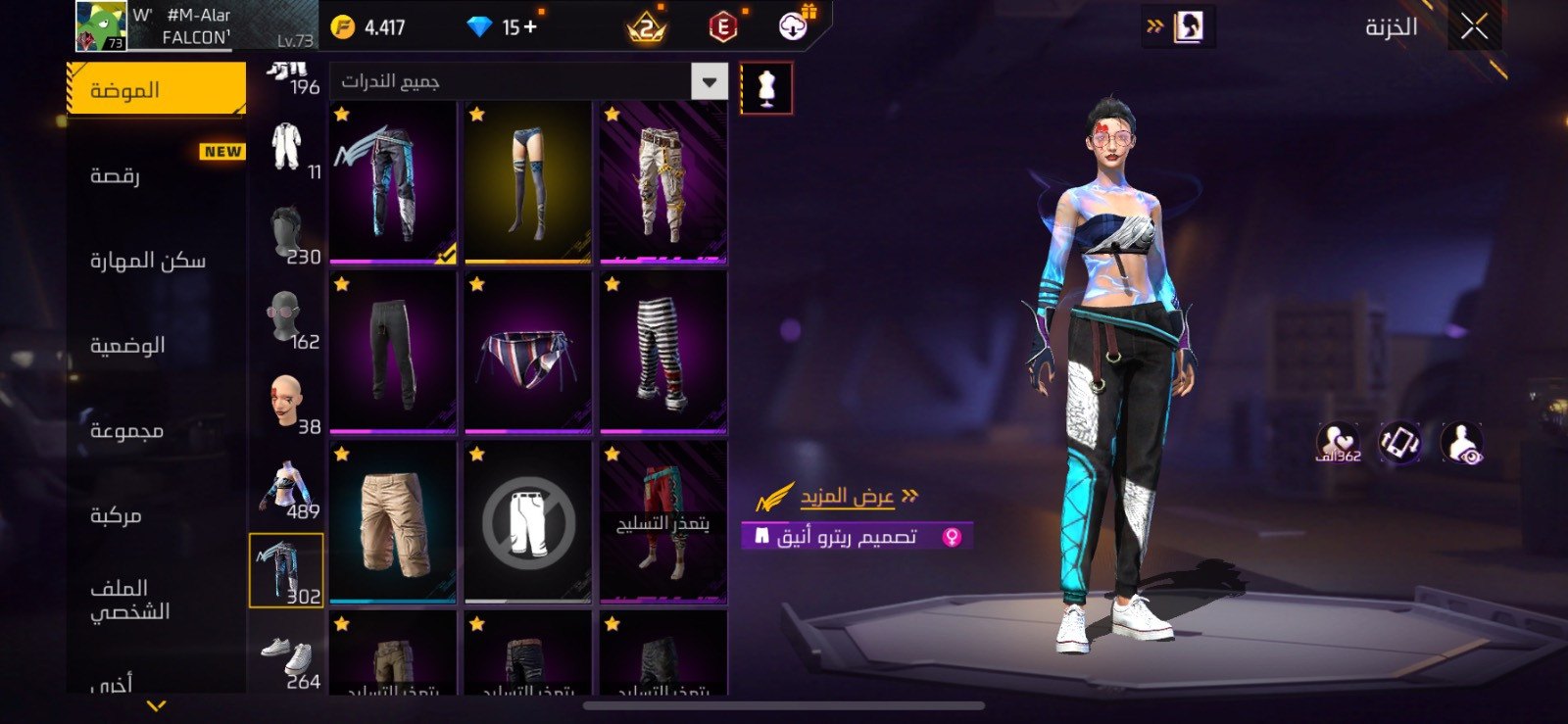Equip the khaki cargo shorts
This screenshot has width=1568, height=724.
point(392,521)
